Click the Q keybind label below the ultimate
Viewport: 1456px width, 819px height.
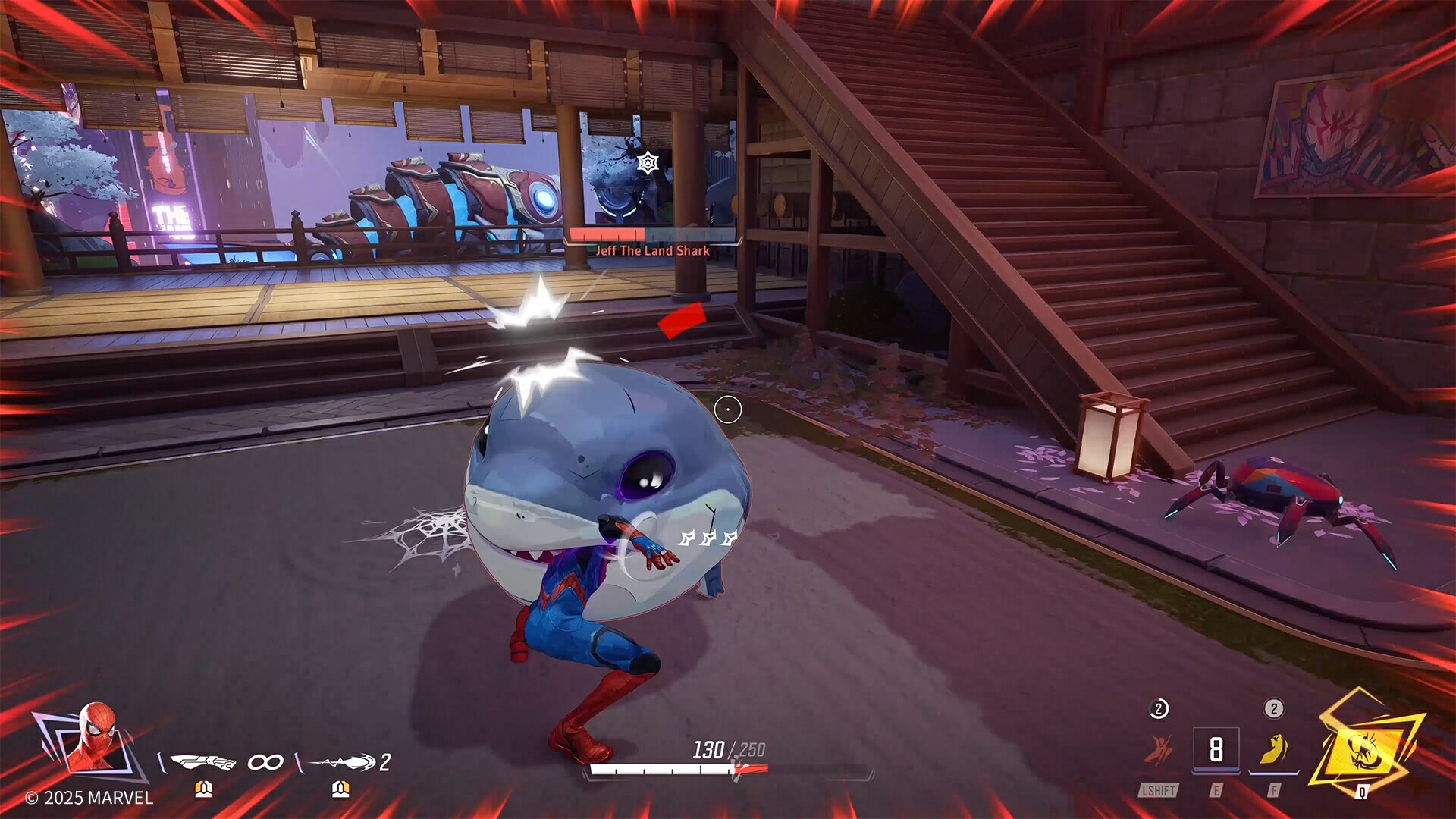tap(1363, 792)
